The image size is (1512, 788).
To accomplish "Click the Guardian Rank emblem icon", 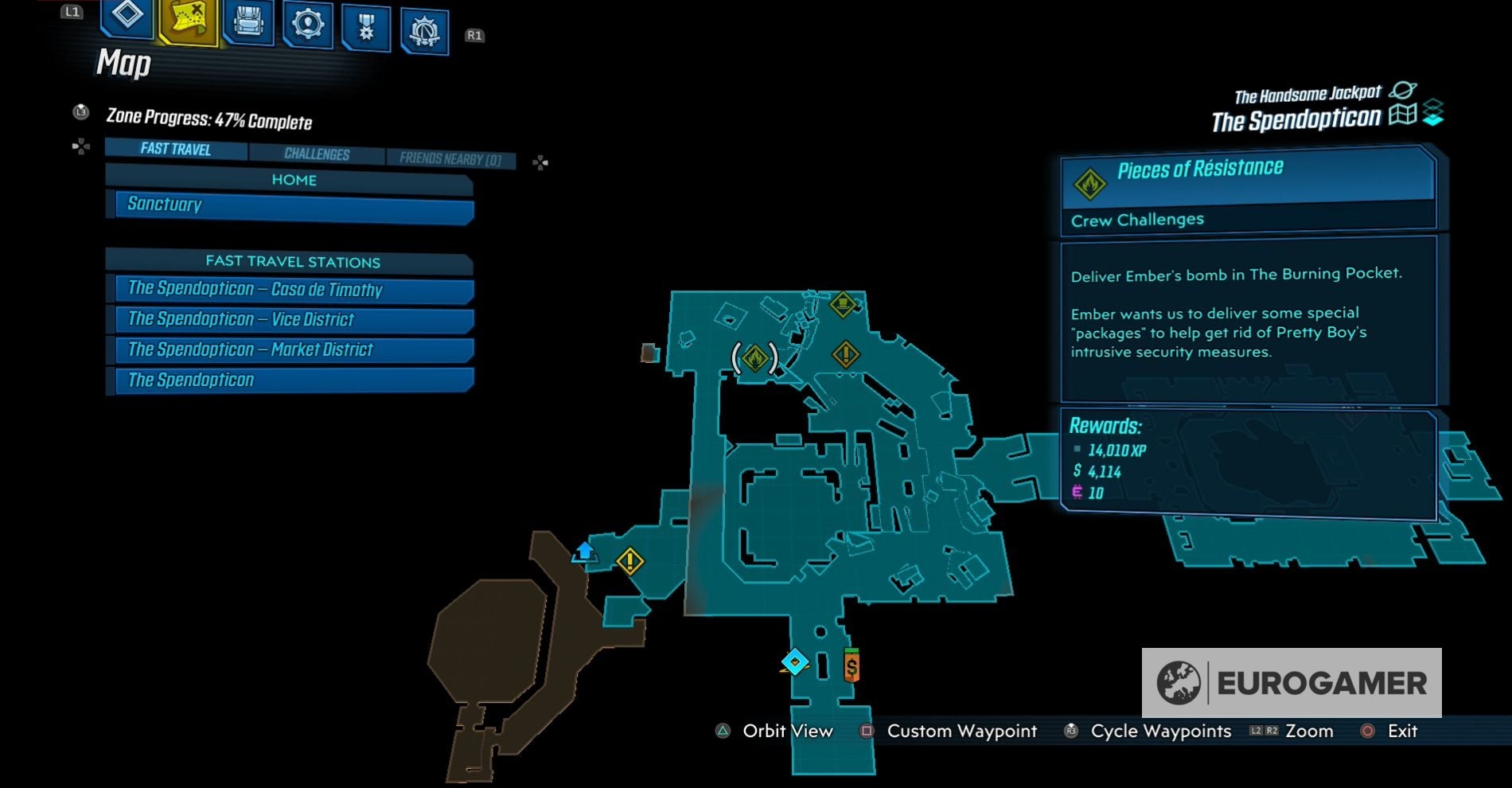I will click(423, 24).
